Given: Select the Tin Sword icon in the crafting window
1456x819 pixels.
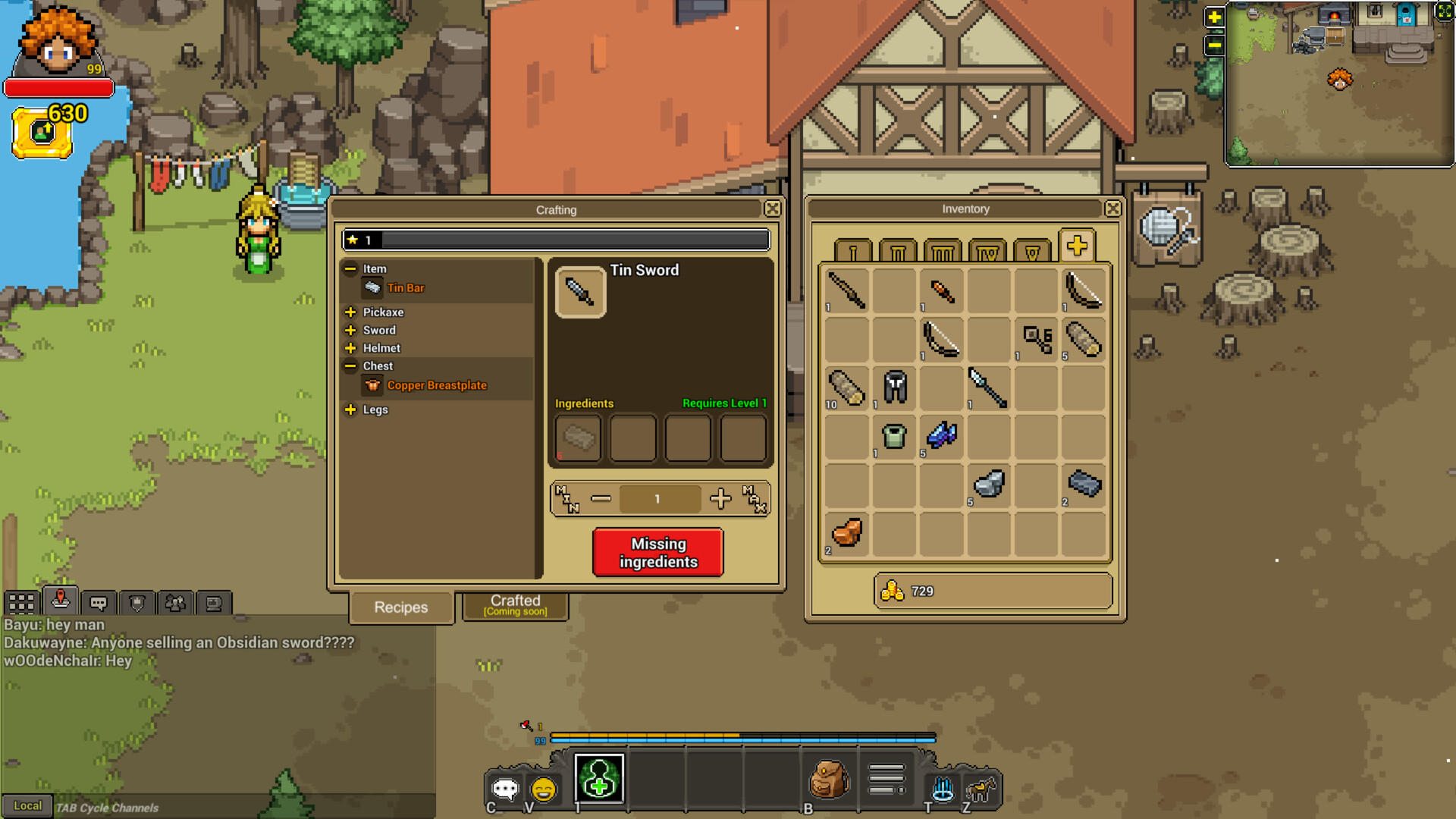Looking at the screenshot, I should (580, 293).
